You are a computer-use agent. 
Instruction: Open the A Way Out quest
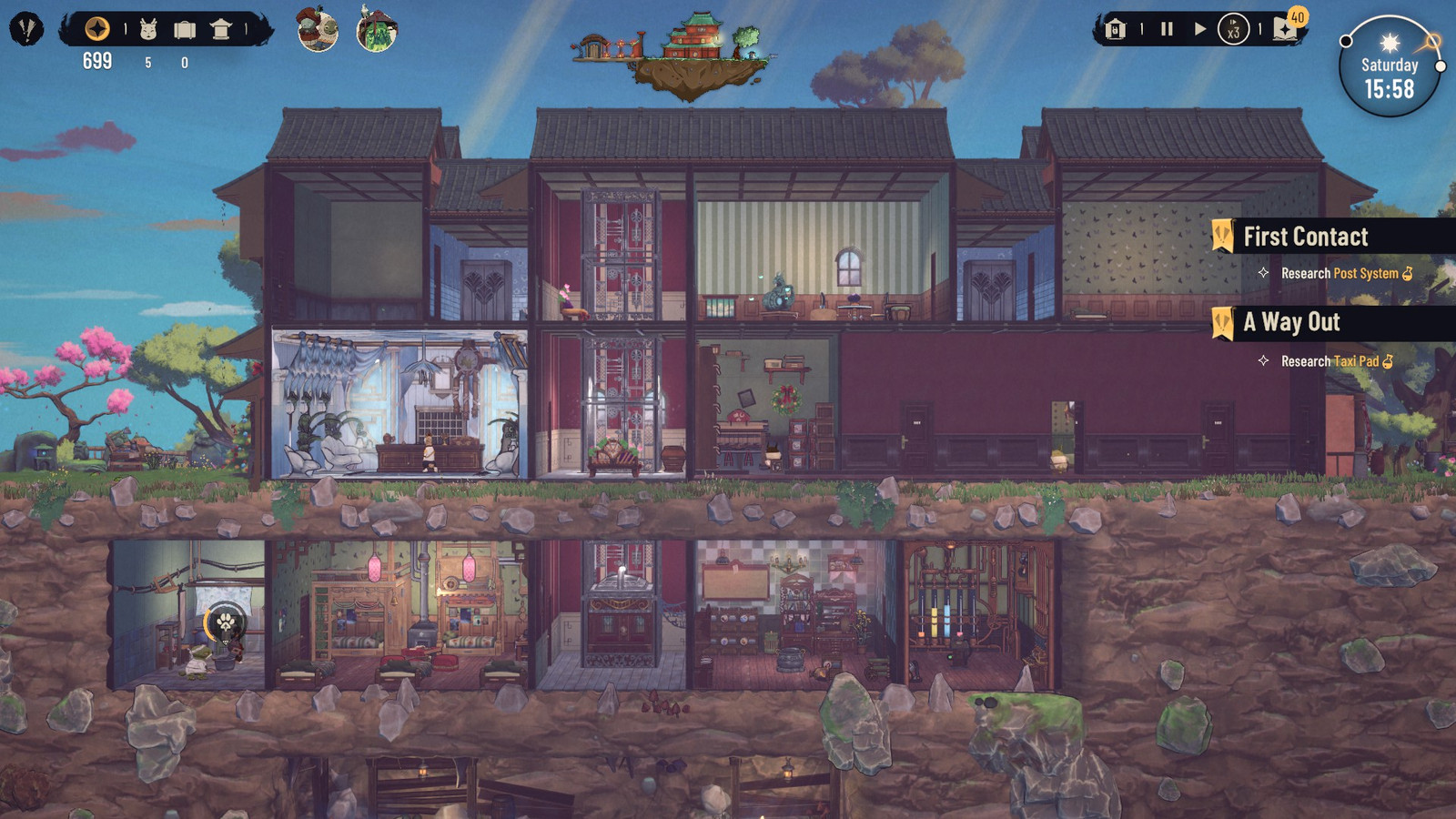pyautogui.click(x=1291, y=322)
